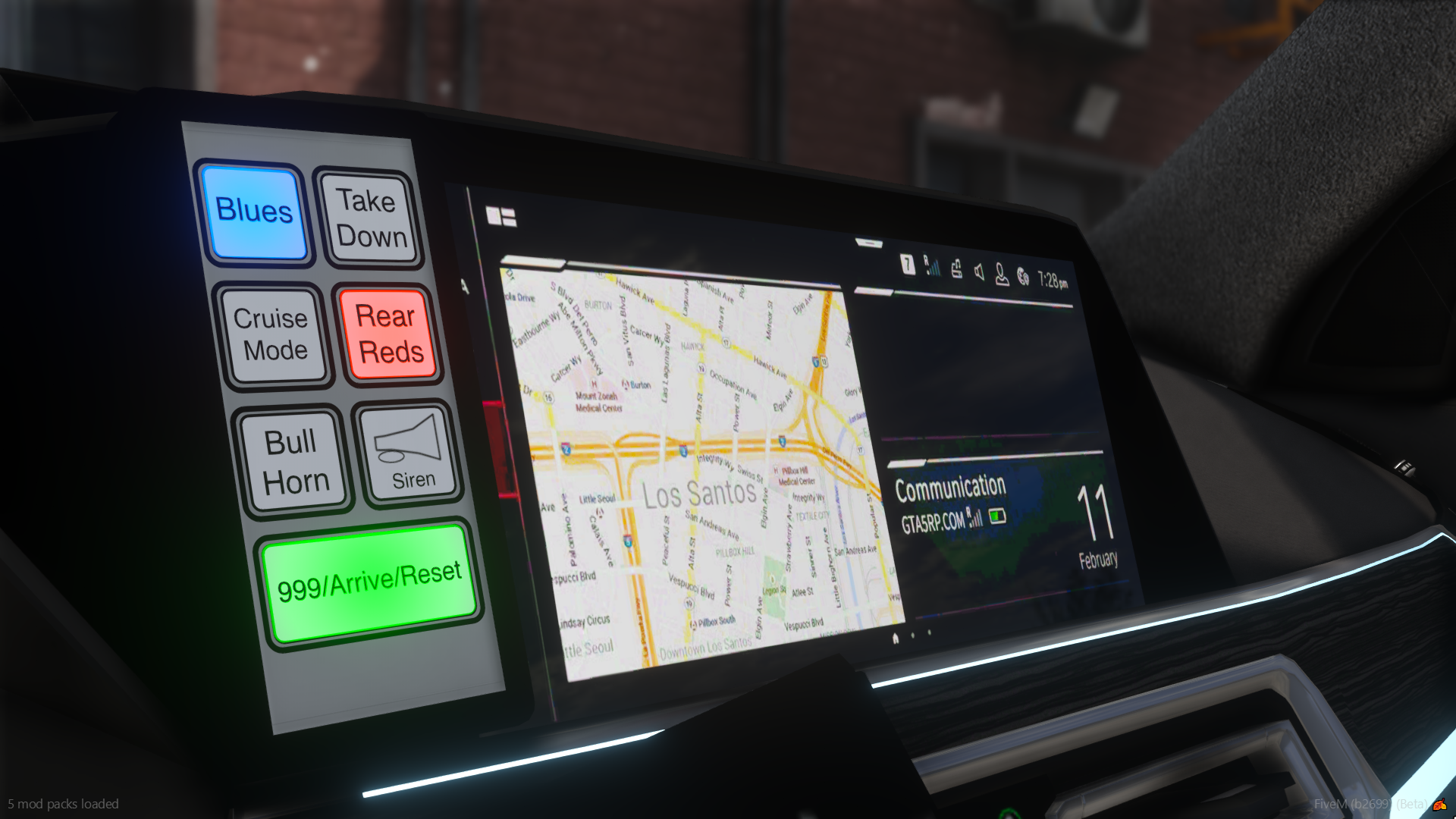1456x819 pixels.
Task: Activate the Blues light button
Action: [254, 212]
